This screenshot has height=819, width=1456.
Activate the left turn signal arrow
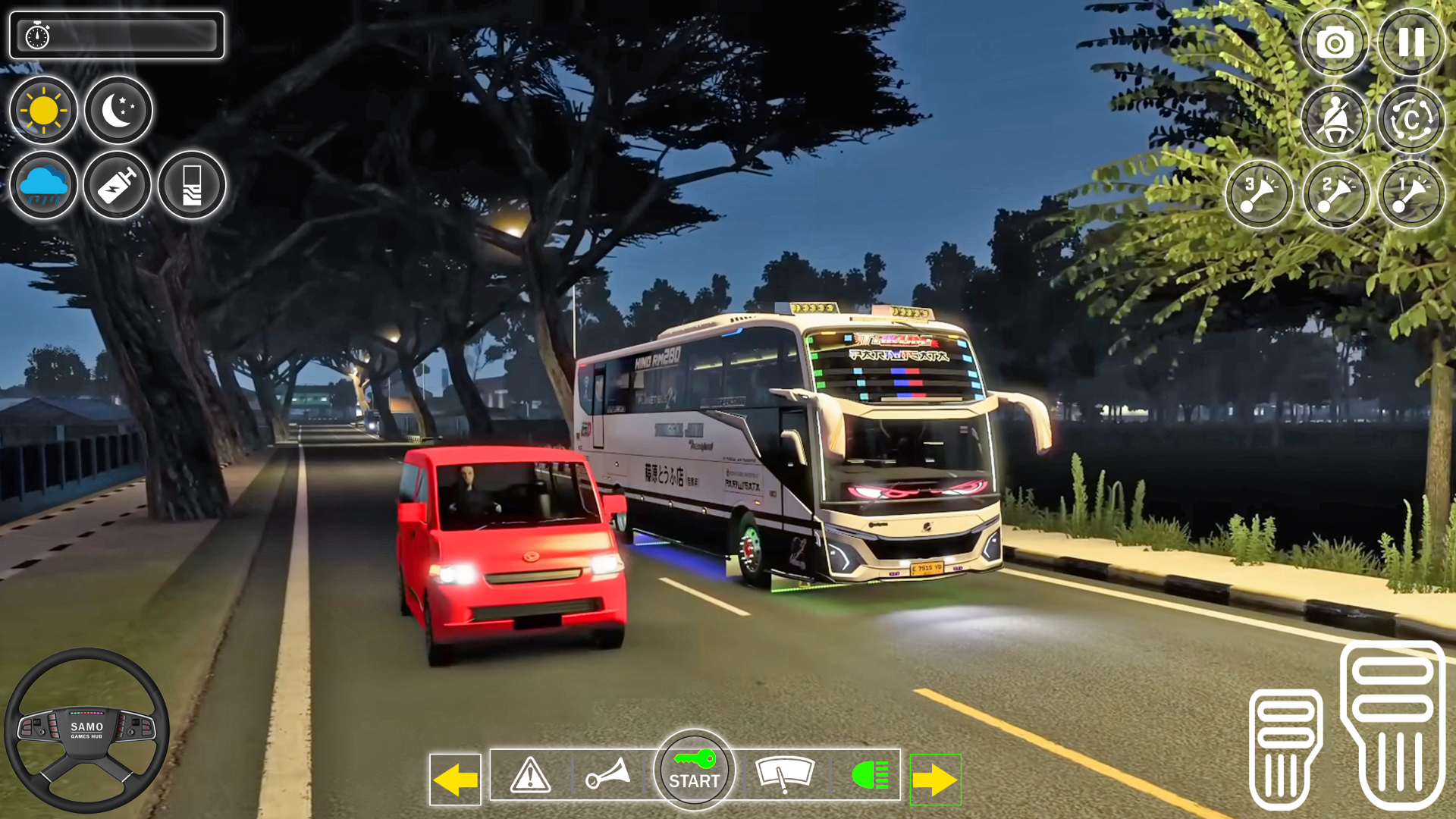click(455, 777)
